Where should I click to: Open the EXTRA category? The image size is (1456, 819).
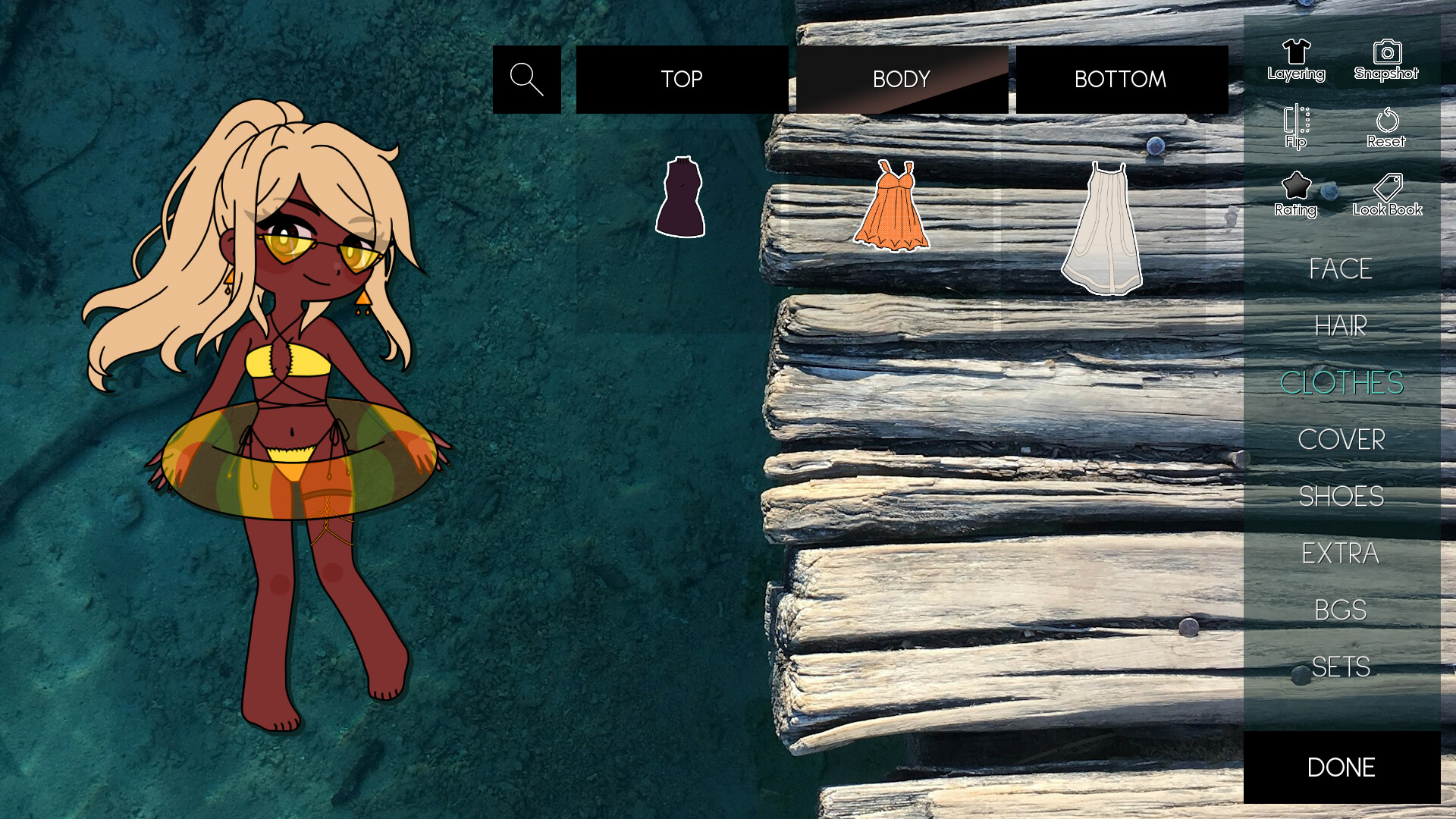[x=1341, y=554]
